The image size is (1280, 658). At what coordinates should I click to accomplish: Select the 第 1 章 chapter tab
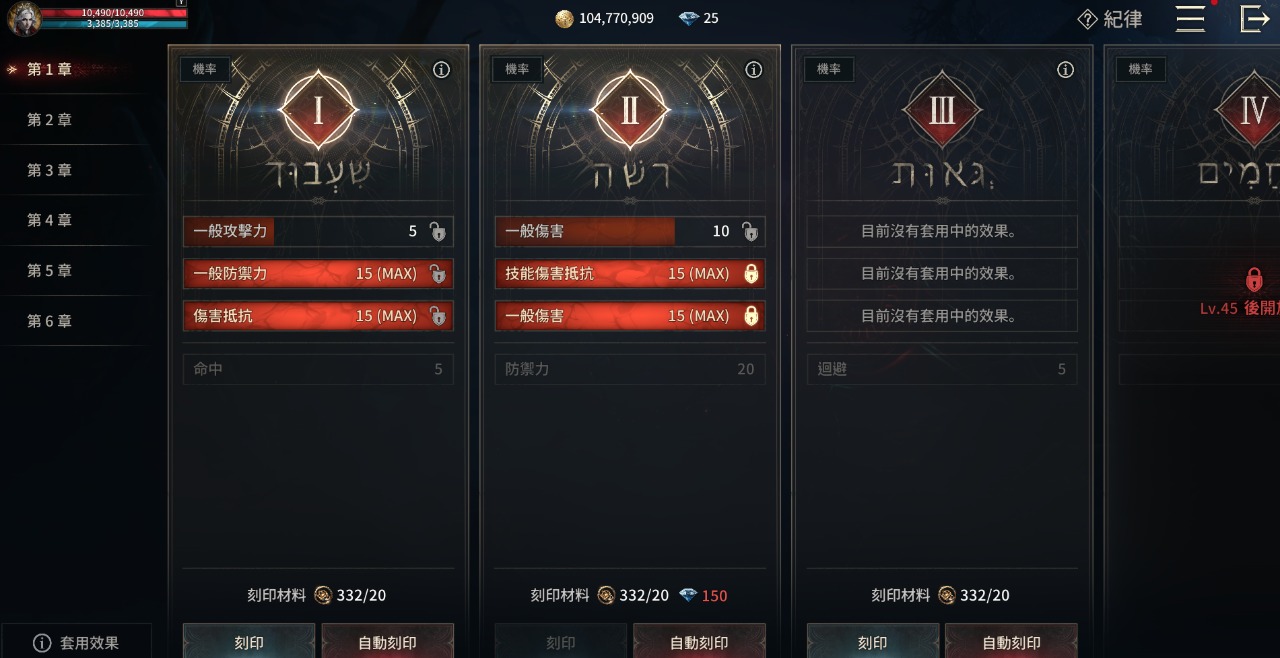pyautogui.click(x=50, y=70)
